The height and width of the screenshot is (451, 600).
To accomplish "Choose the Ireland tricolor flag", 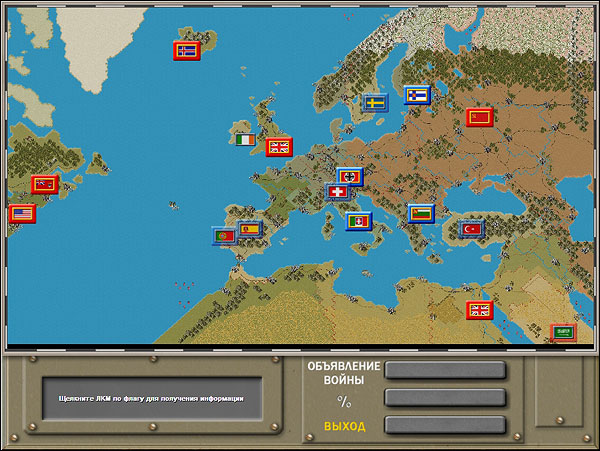I will coord(246,141).
